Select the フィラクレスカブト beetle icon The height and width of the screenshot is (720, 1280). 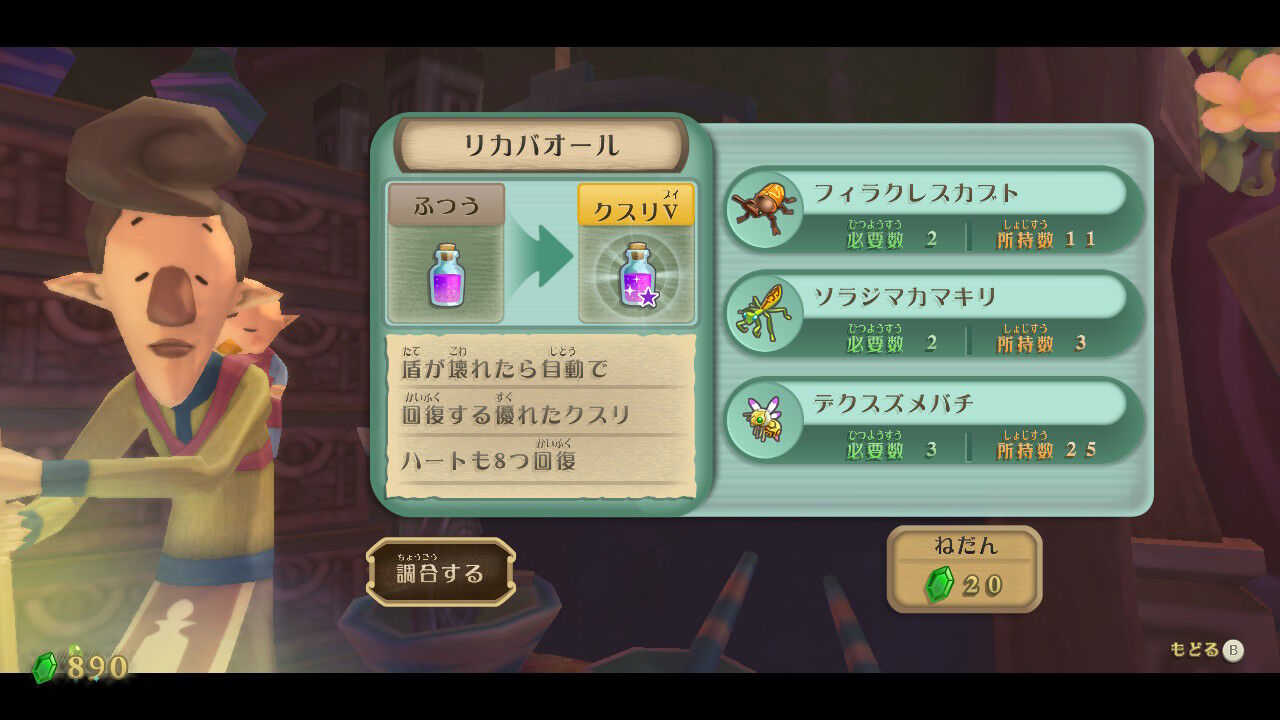pyautogui.click(x=766, y=209)
